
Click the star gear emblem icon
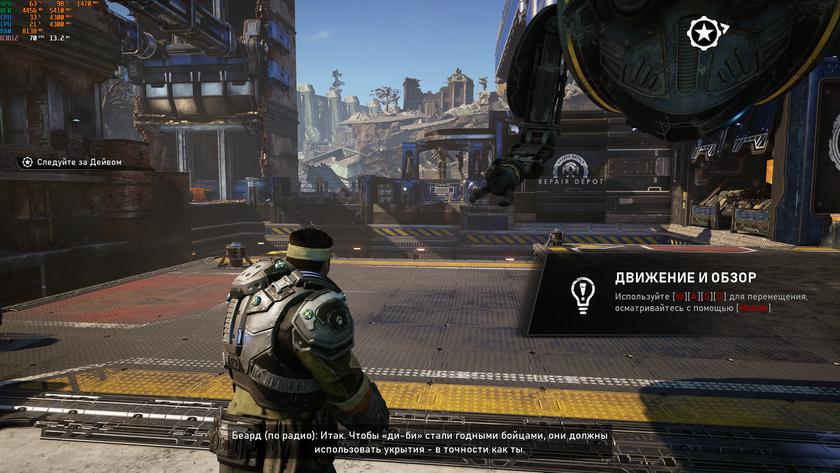click(x=702, y=34)
